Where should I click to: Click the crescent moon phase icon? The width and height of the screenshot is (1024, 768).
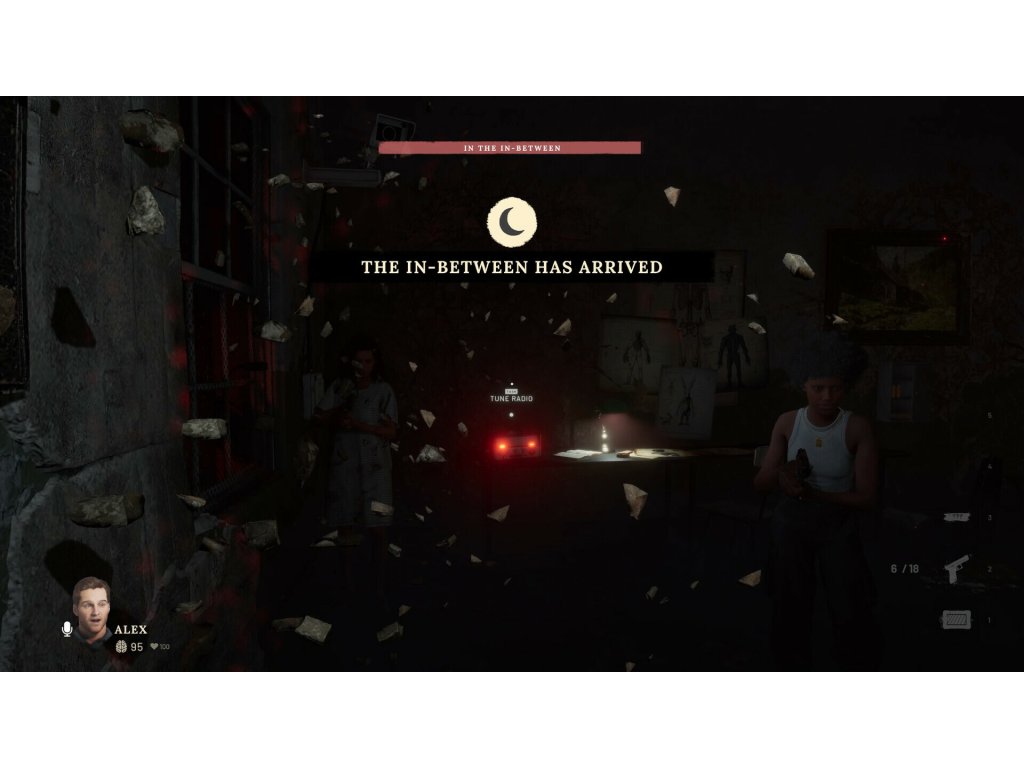512,222
